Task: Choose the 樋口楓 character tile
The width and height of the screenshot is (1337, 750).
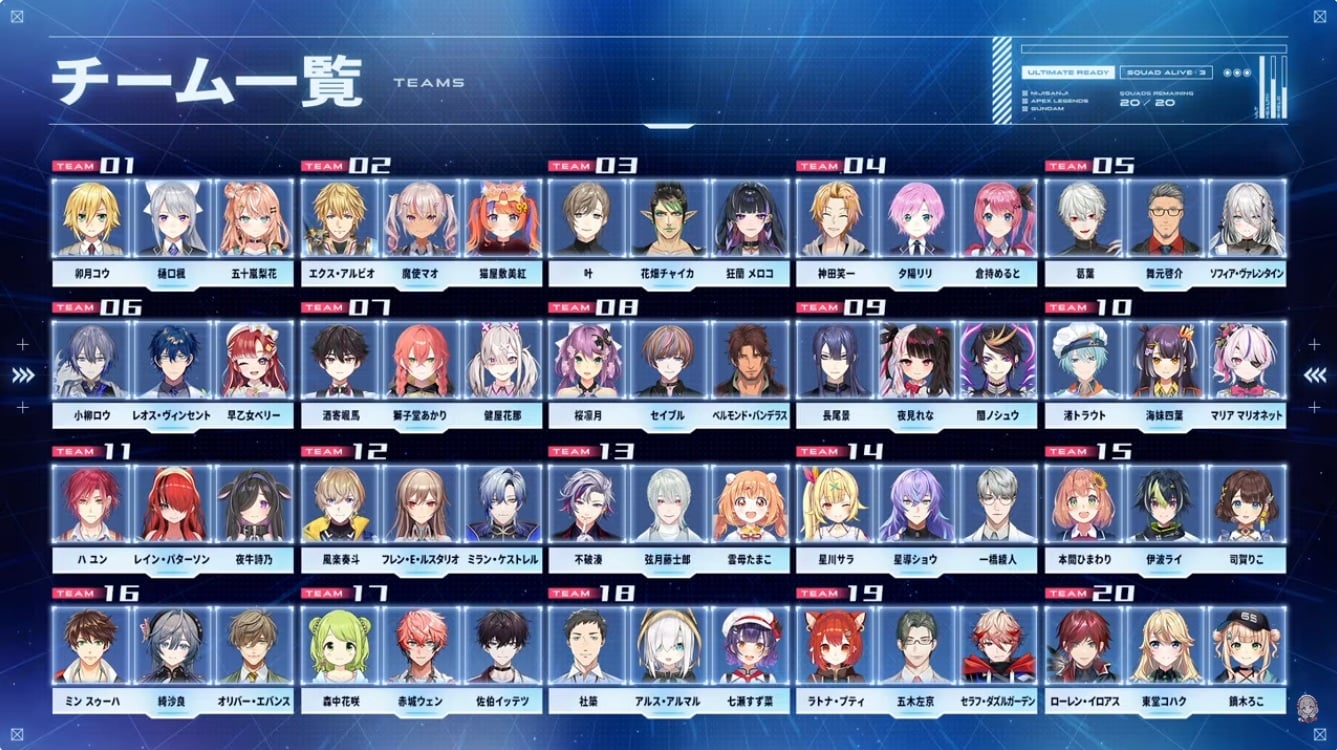Action: [x=173, y=218]
